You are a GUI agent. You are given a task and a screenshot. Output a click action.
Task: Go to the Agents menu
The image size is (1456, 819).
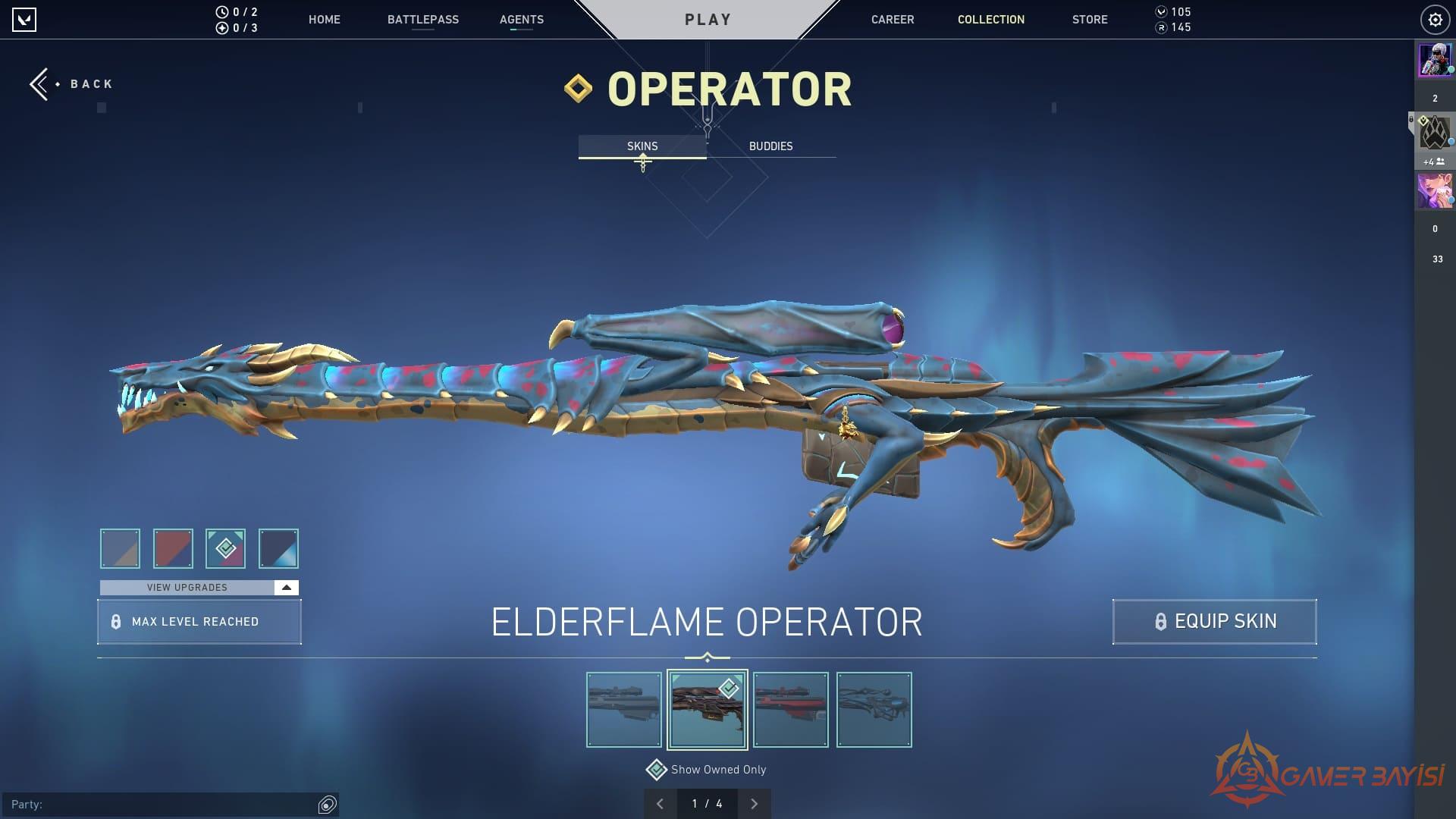(521, 20)
